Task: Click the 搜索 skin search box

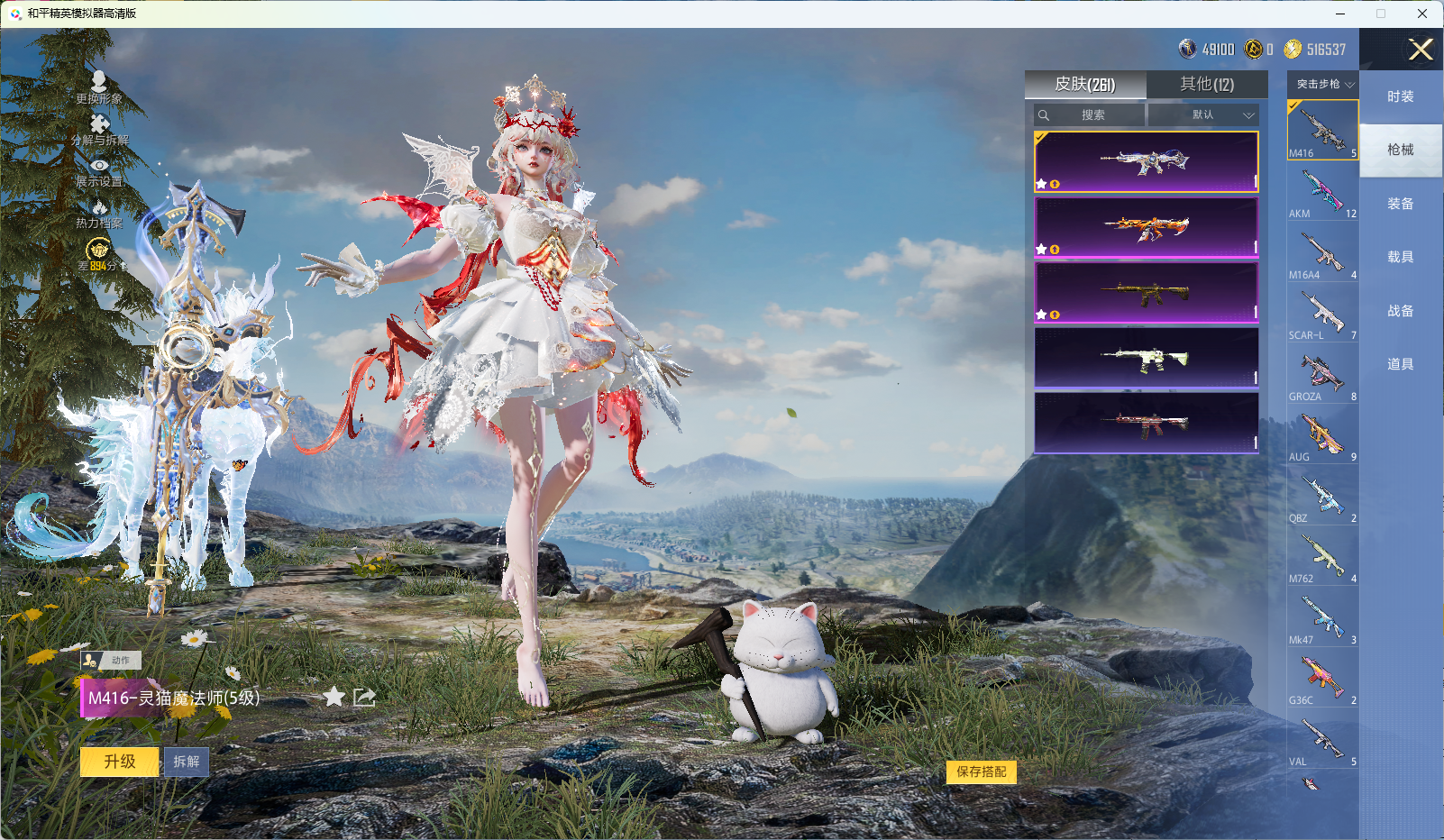Action: (1091, 115)
